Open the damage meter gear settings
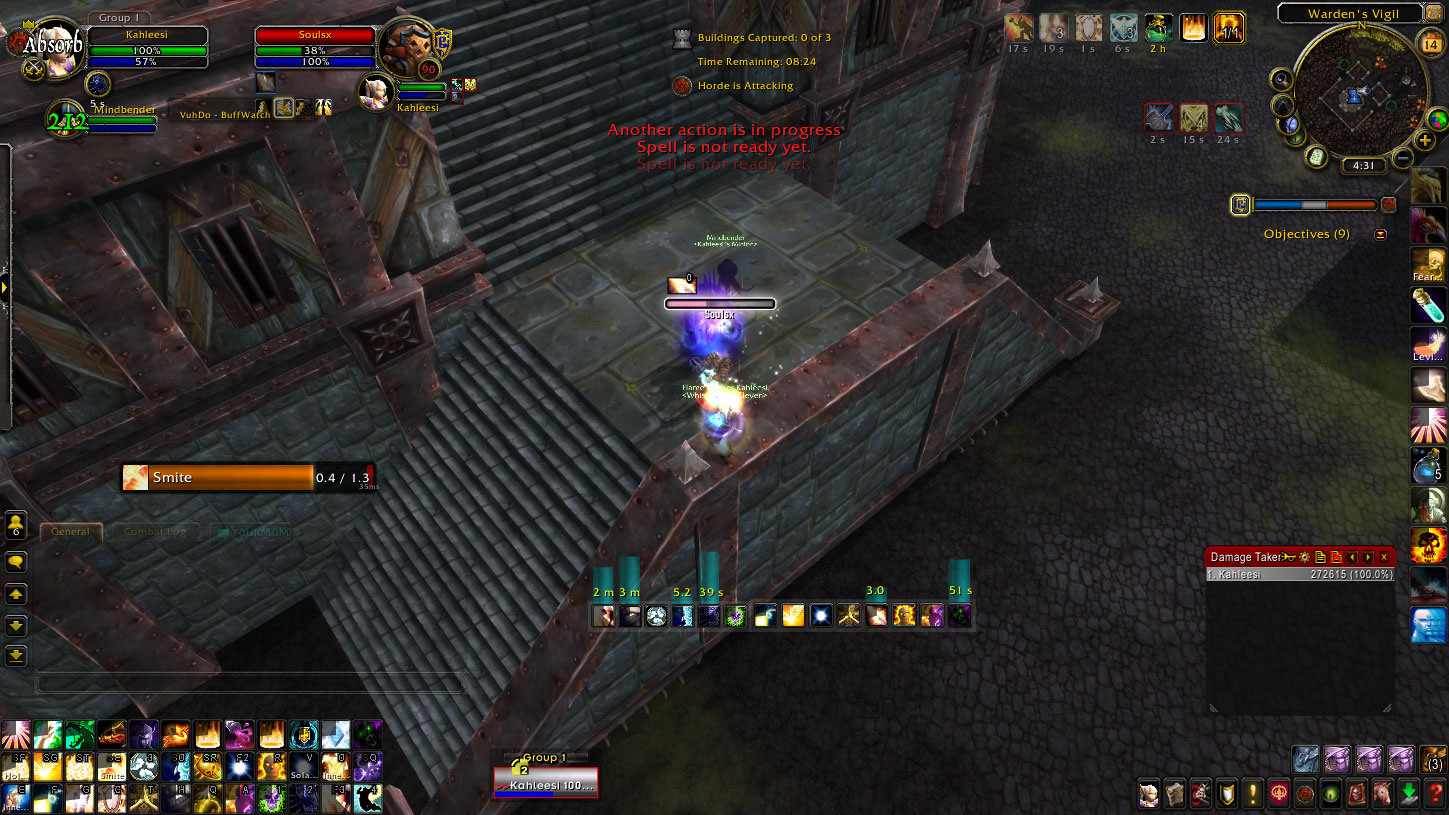This screenshot has height=815, width=1449. coord(1304,557)
